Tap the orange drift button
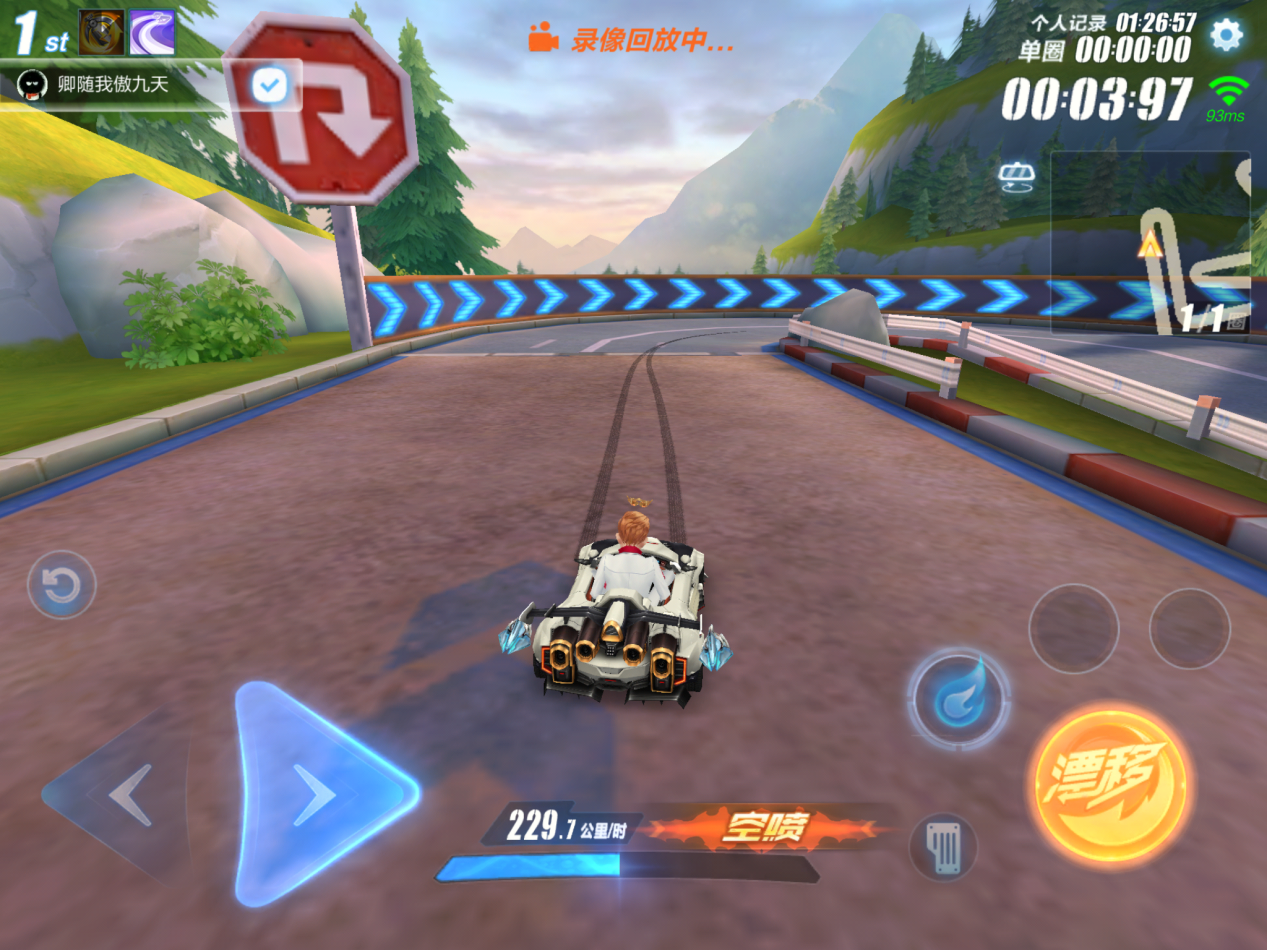 [x=1111, y=782]
